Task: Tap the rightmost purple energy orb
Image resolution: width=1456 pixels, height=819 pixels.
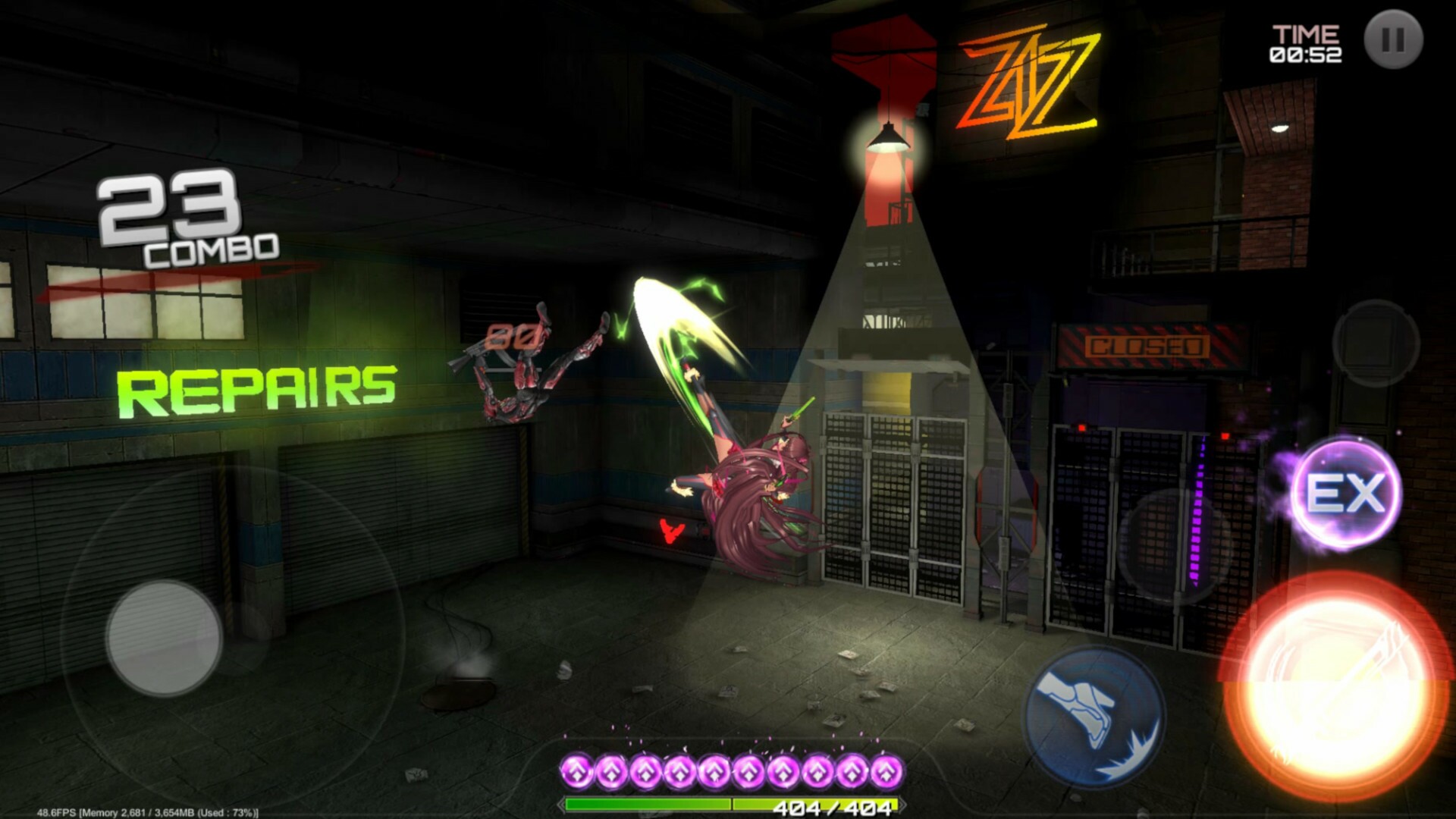Action: (x=885, y=770)
